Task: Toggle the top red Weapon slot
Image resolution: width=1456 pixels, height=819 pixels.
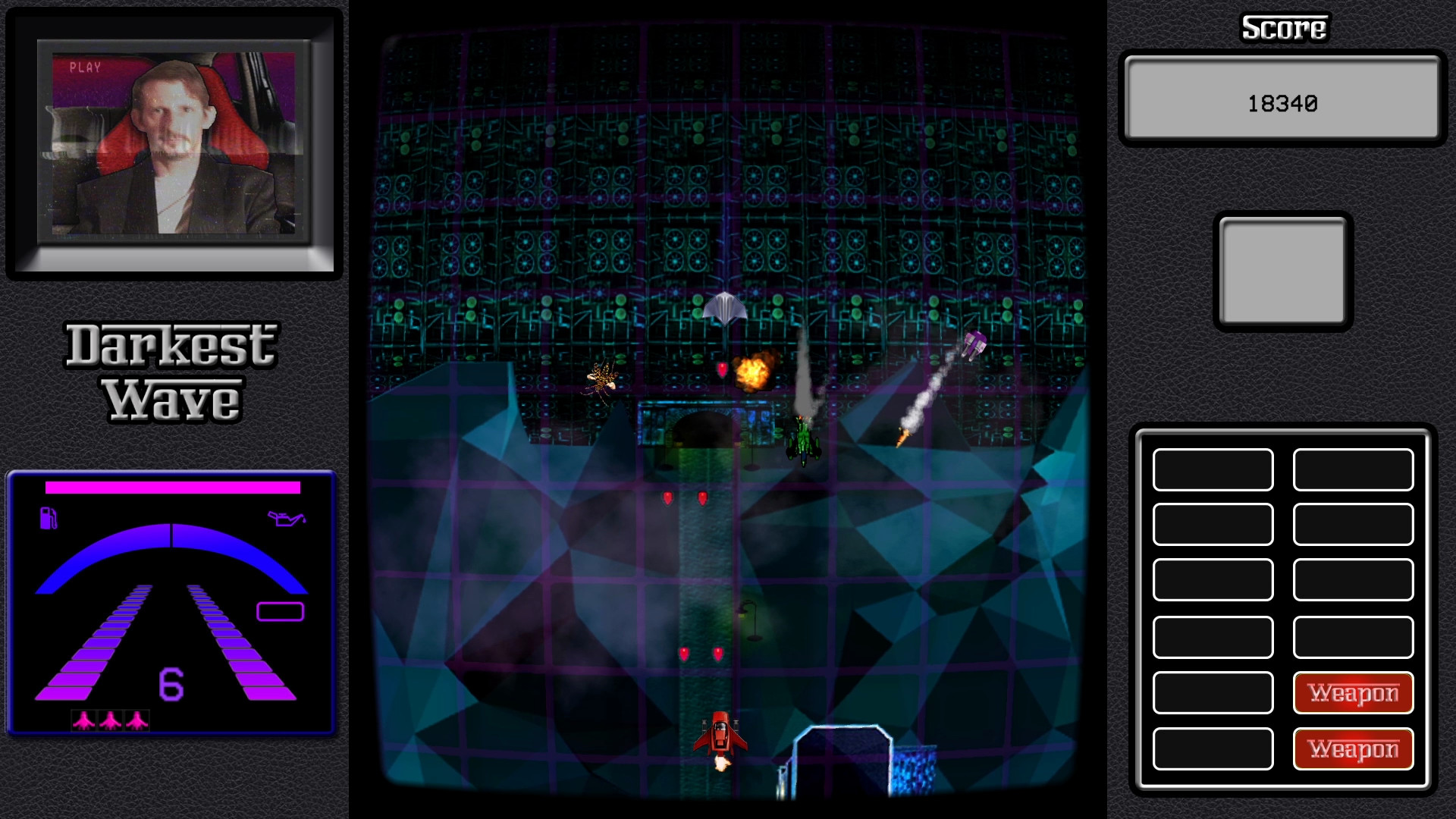Action: tap(1353, 692)
